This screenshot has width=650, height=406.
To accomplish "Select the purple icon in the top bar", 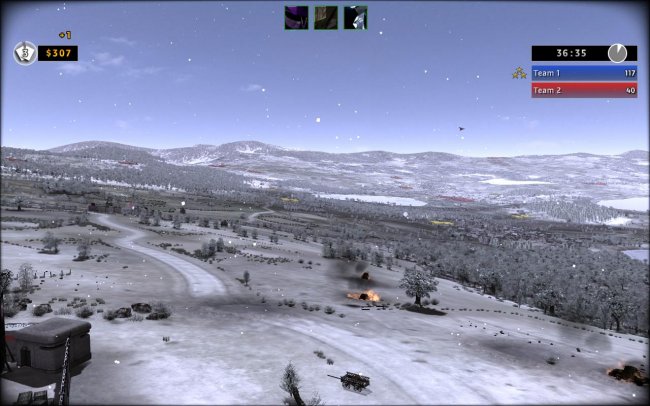I will (296, 17).
